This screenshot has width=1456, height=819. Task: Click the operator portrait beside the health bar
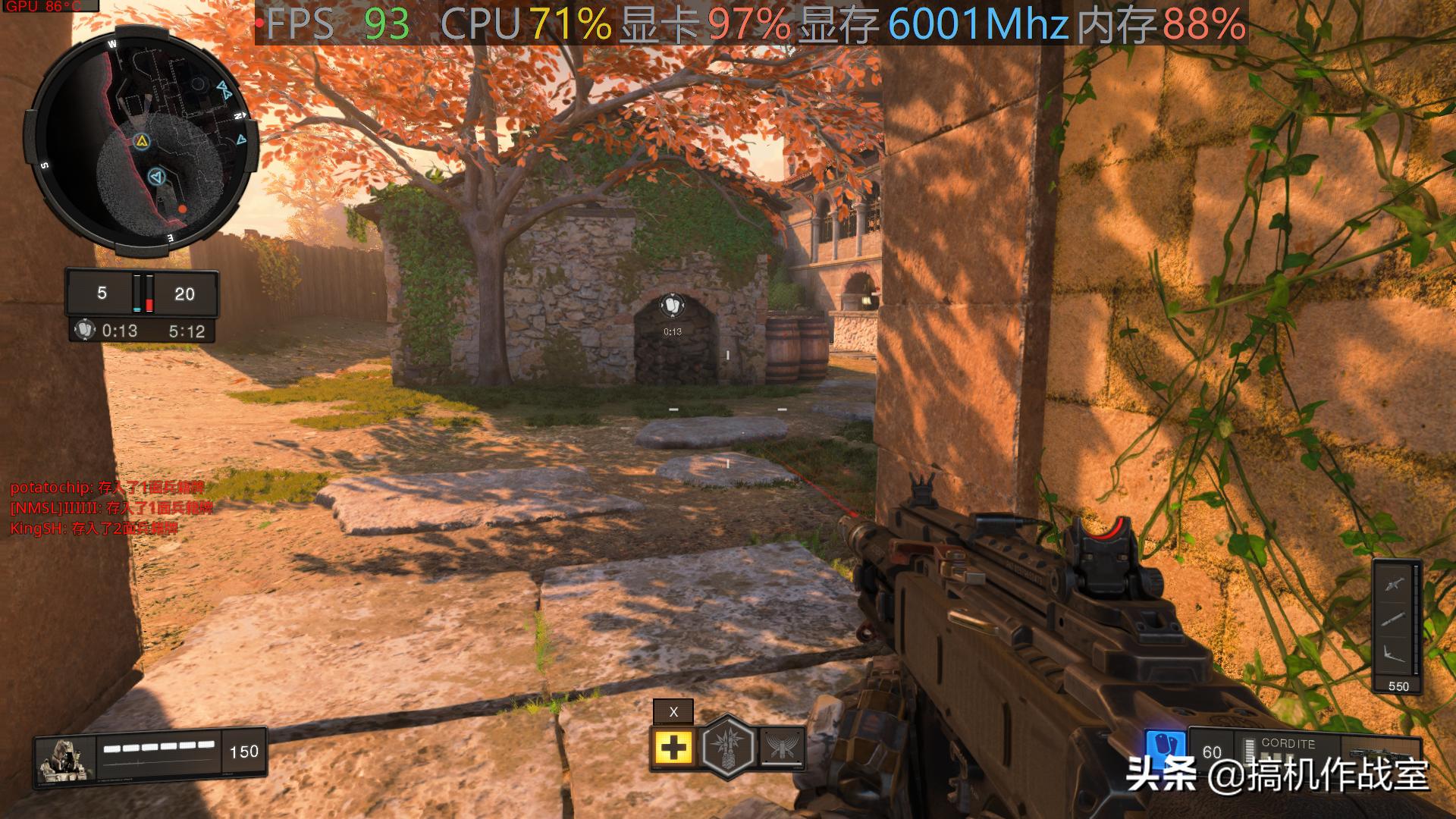click(x=65, y=758)
